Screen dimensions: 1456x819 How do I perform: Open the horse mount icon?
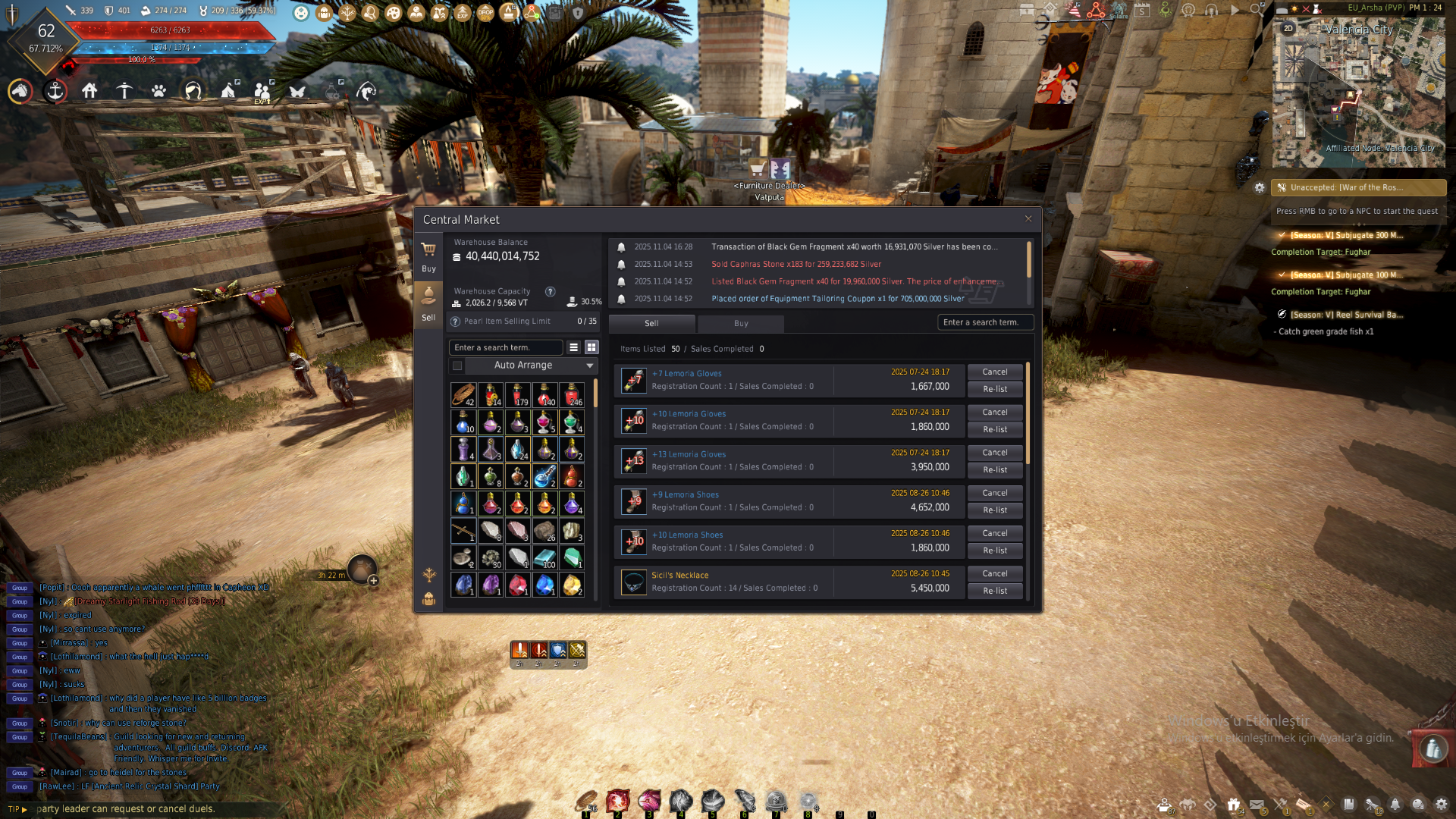click(20, 91)
